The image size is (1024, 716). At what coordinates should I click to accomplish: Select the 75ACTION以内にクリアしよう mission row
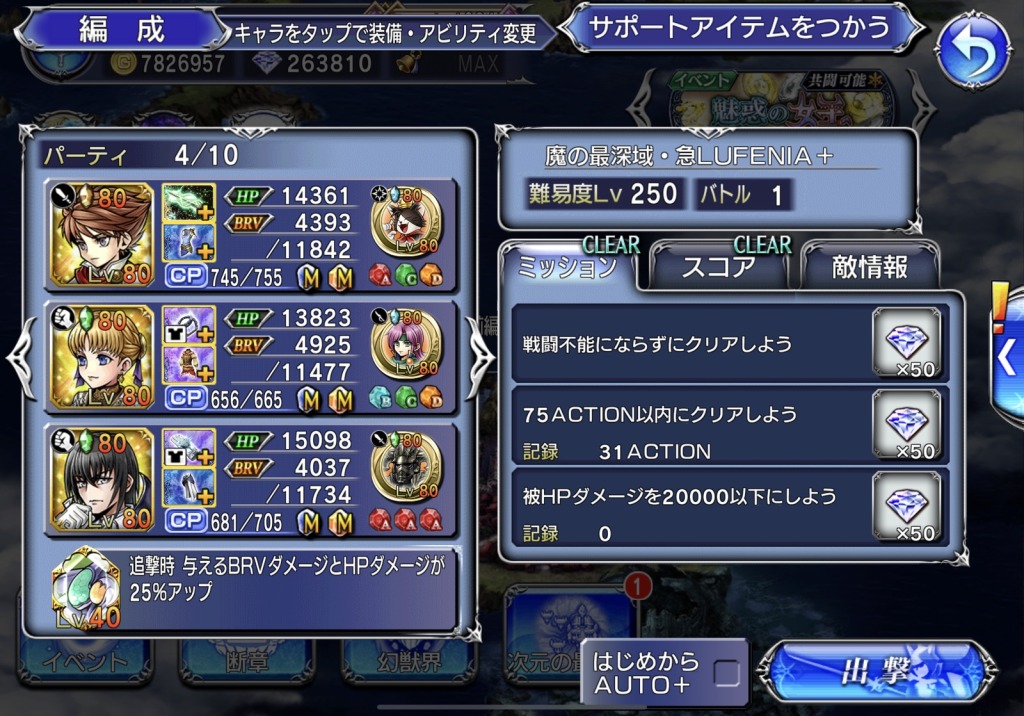pyautogui.click(x=690, y=427)
